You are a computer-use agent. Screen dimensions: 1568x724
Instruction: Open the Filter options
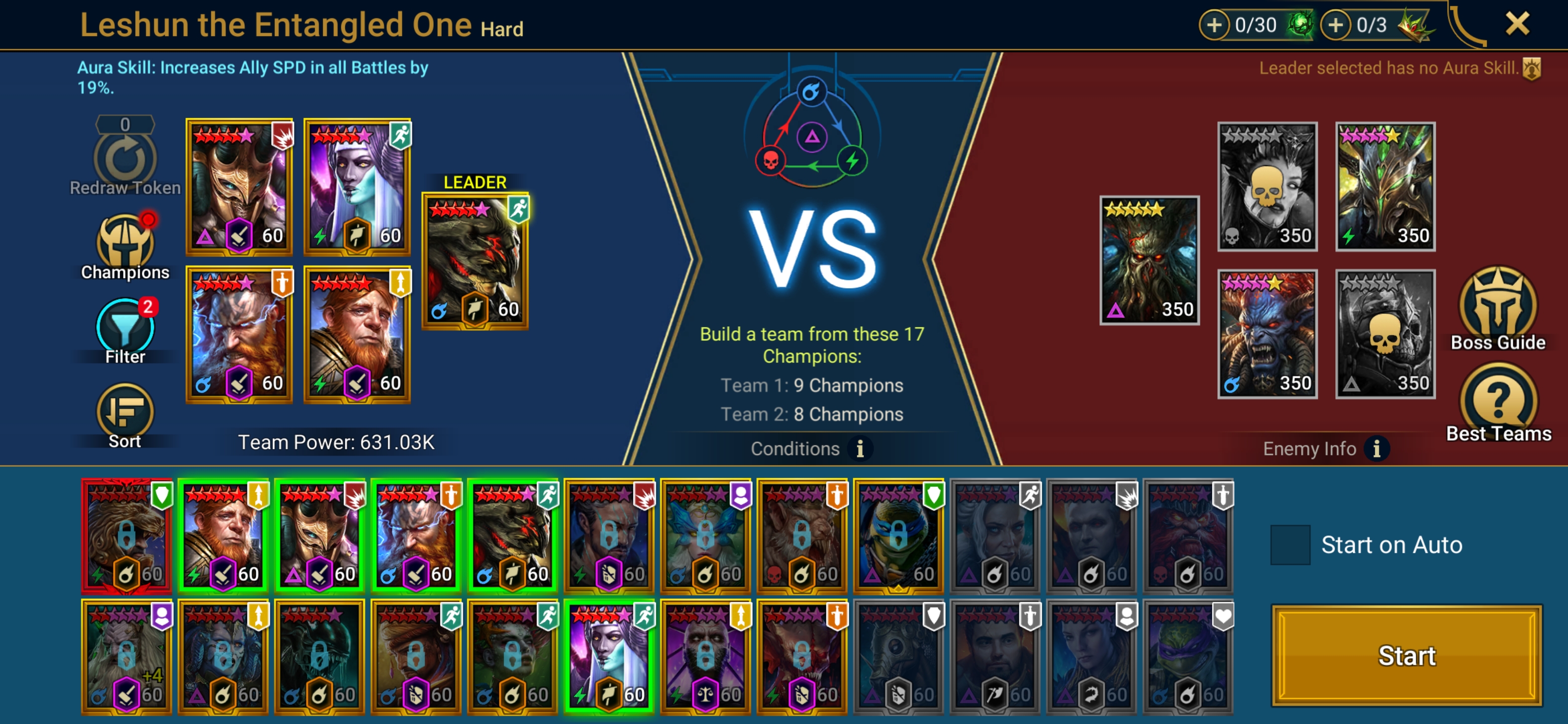pos(125,329)
